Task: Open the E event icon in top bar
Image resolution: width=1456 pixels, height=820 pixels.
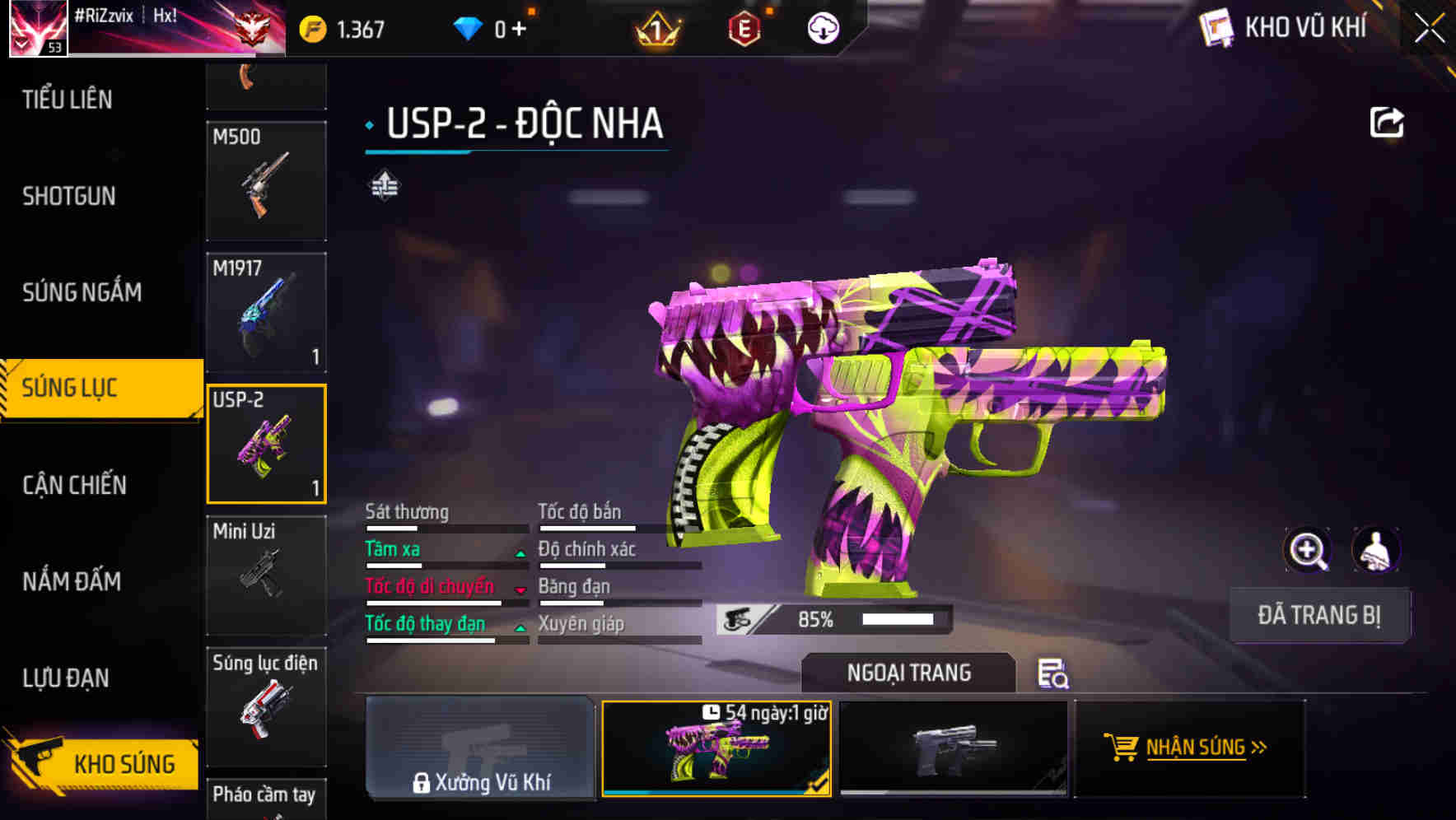Action: [x=743, y=27]
